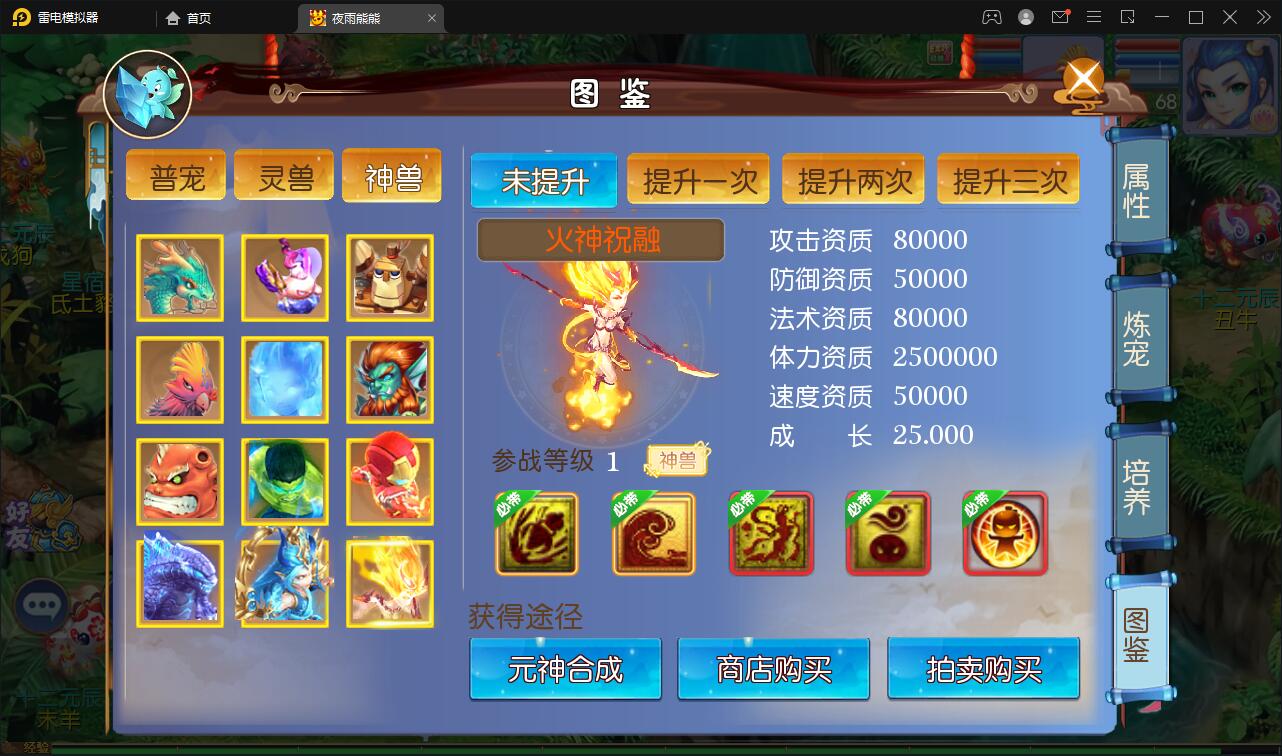This screenshot has height=756, width=1282.
Task: Switch to the 首页 emulator tab
Action: pos(196,17)
